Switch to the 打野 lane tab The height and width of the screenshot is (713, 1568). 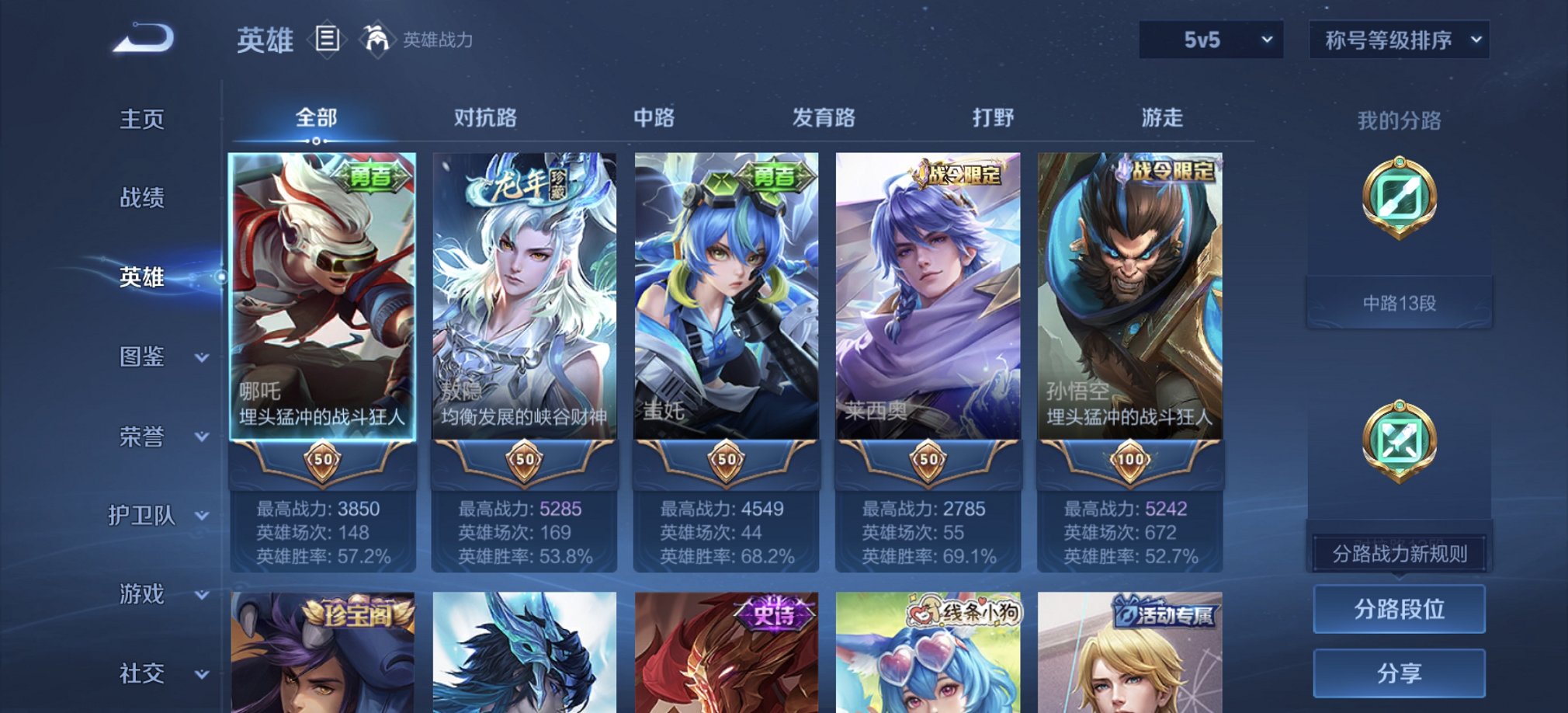(x=994, y=117)
